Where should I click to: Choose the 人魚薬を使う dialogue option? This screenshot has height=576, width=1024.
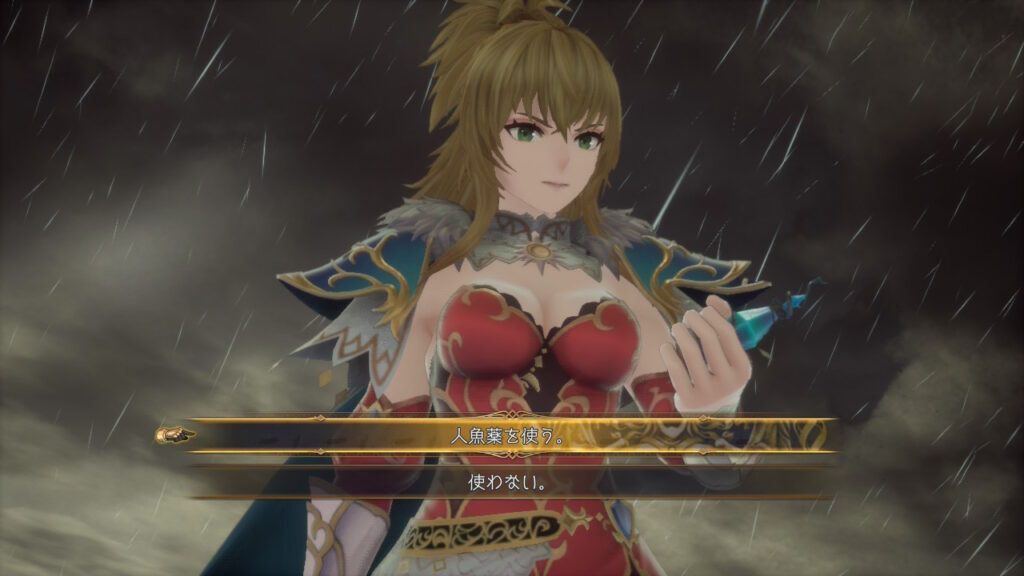(x=511, y=436)
